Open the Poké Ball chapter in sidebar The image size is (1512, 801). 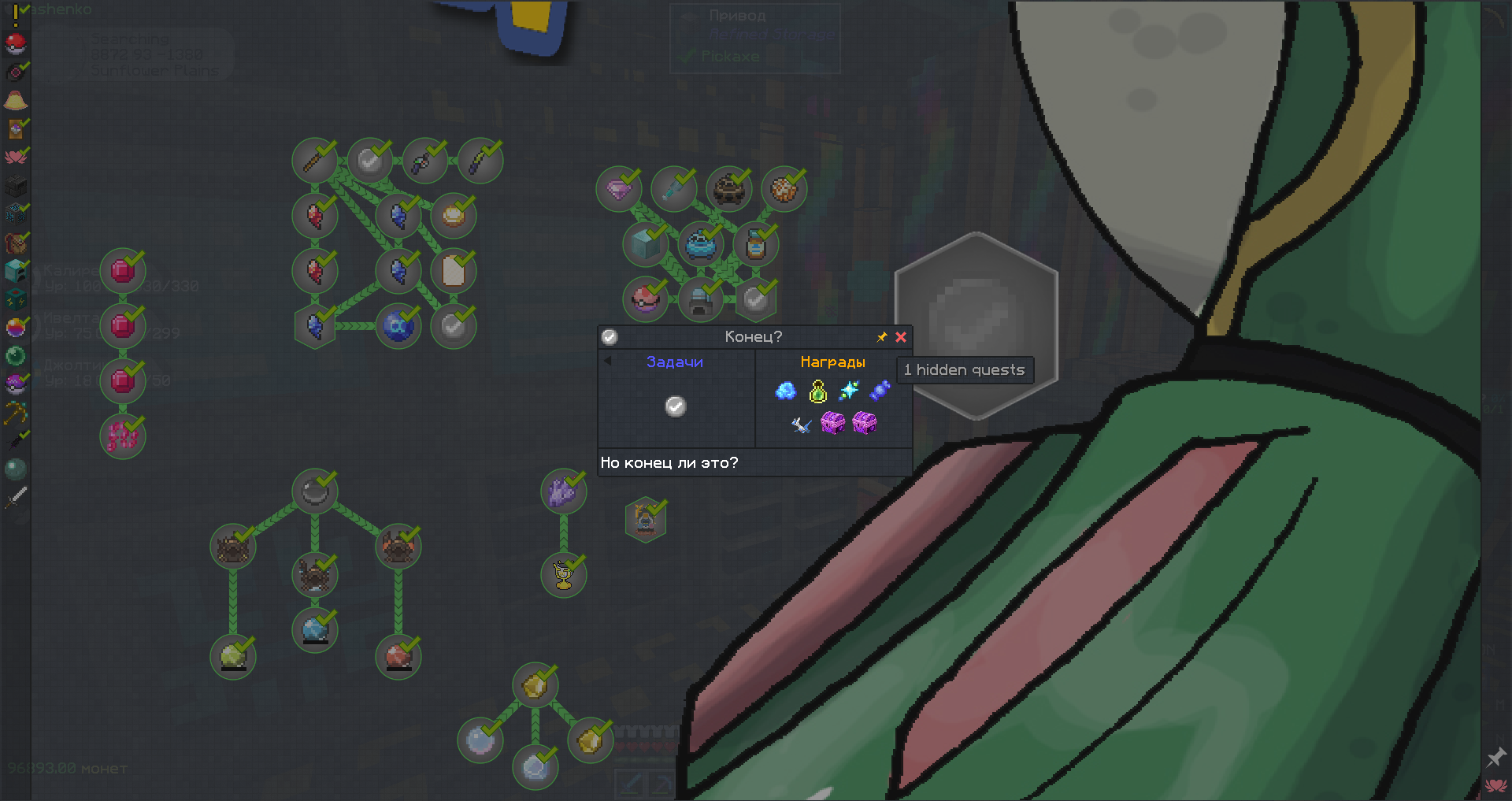(16, 43)
